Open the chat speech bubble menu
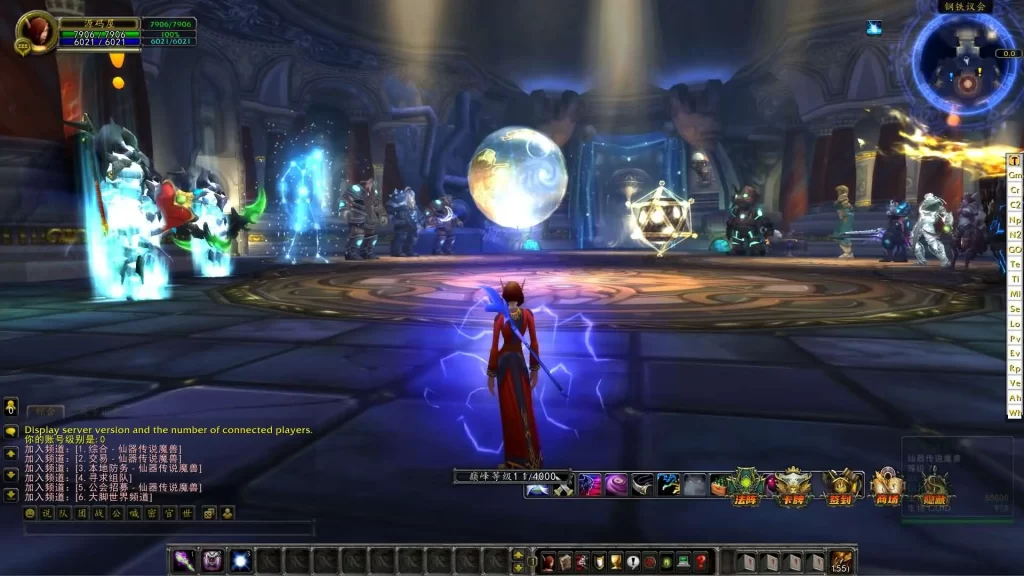The height and width of the screenshot is (576, 1024). 11,432
